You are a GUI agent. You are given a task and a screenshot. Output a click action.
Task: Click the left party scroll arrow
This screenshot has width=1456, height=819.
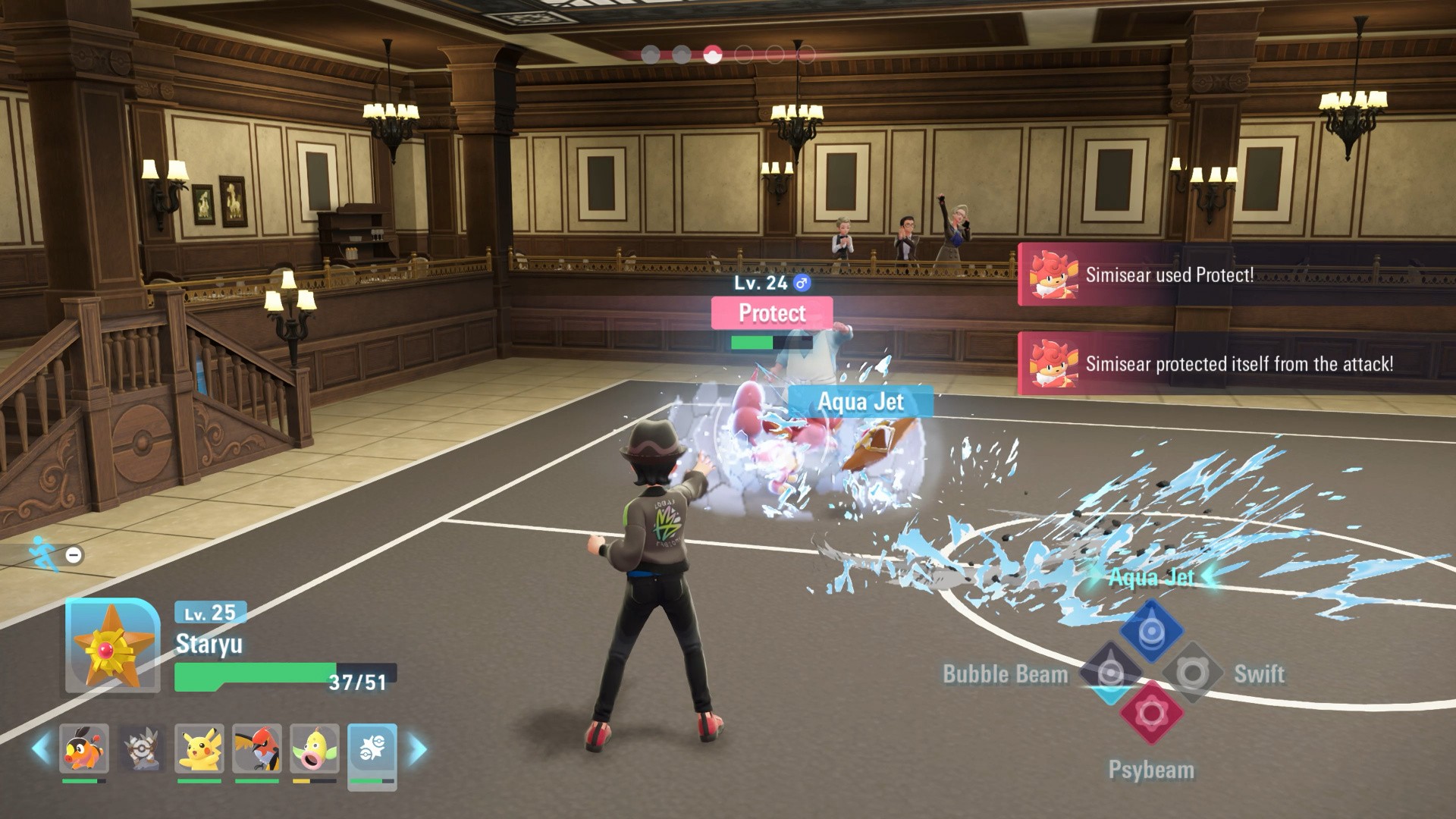[41, 749]
